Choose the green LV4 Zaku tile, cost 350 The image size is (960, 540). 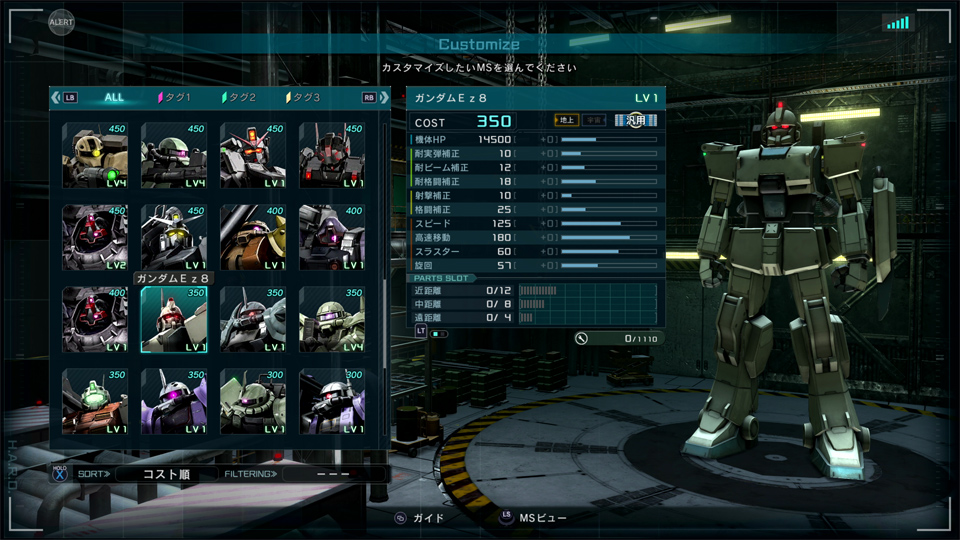(332, 320)
